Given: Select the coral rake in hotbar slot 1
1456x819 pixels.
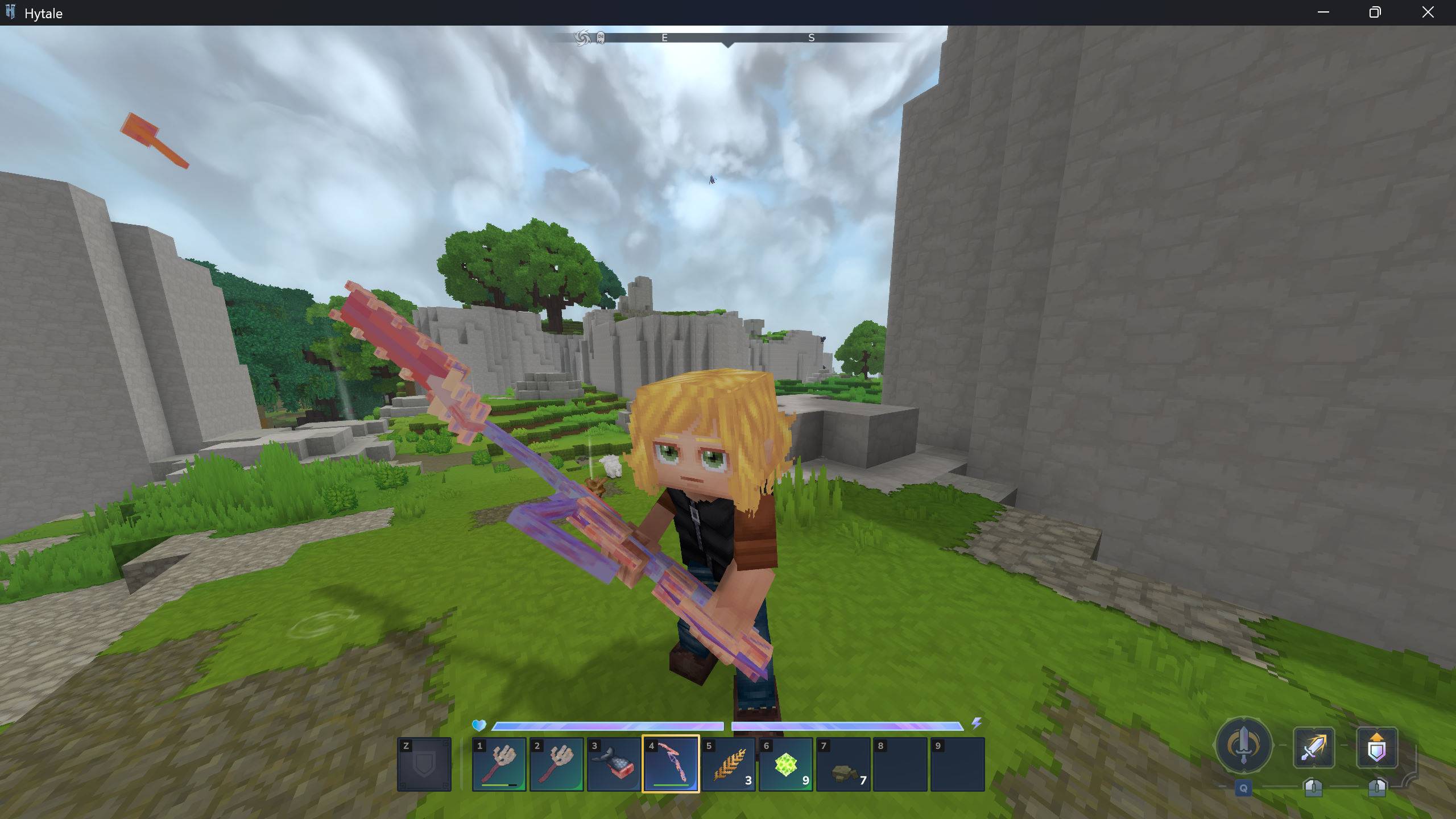Looking at the screenshot, I should pyautogui.click(x=499, y=764).
